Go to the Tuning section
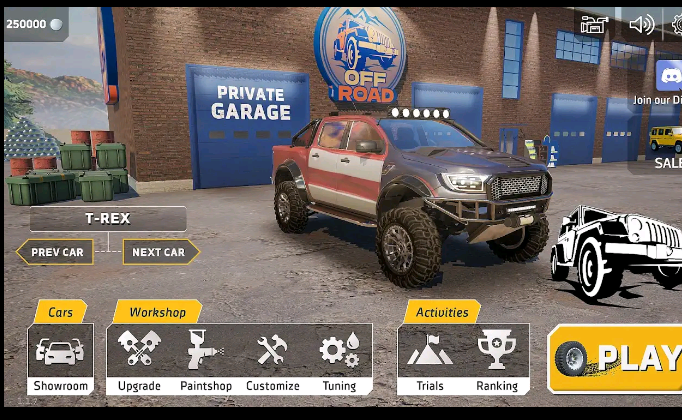The image size is (682, 420). tap(339, 359)
